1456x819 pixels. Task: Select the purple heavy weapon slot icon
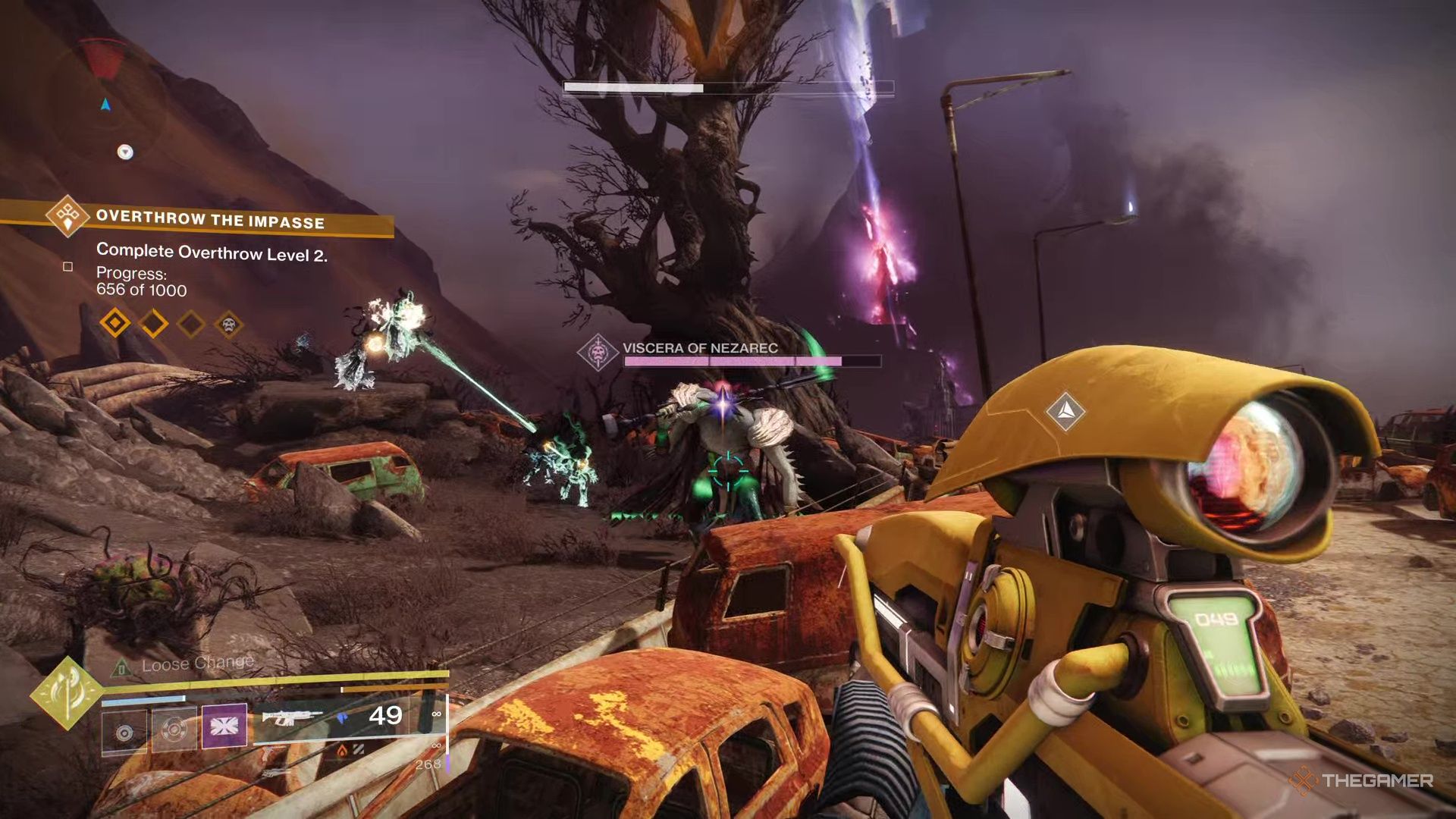click(224, 728)
